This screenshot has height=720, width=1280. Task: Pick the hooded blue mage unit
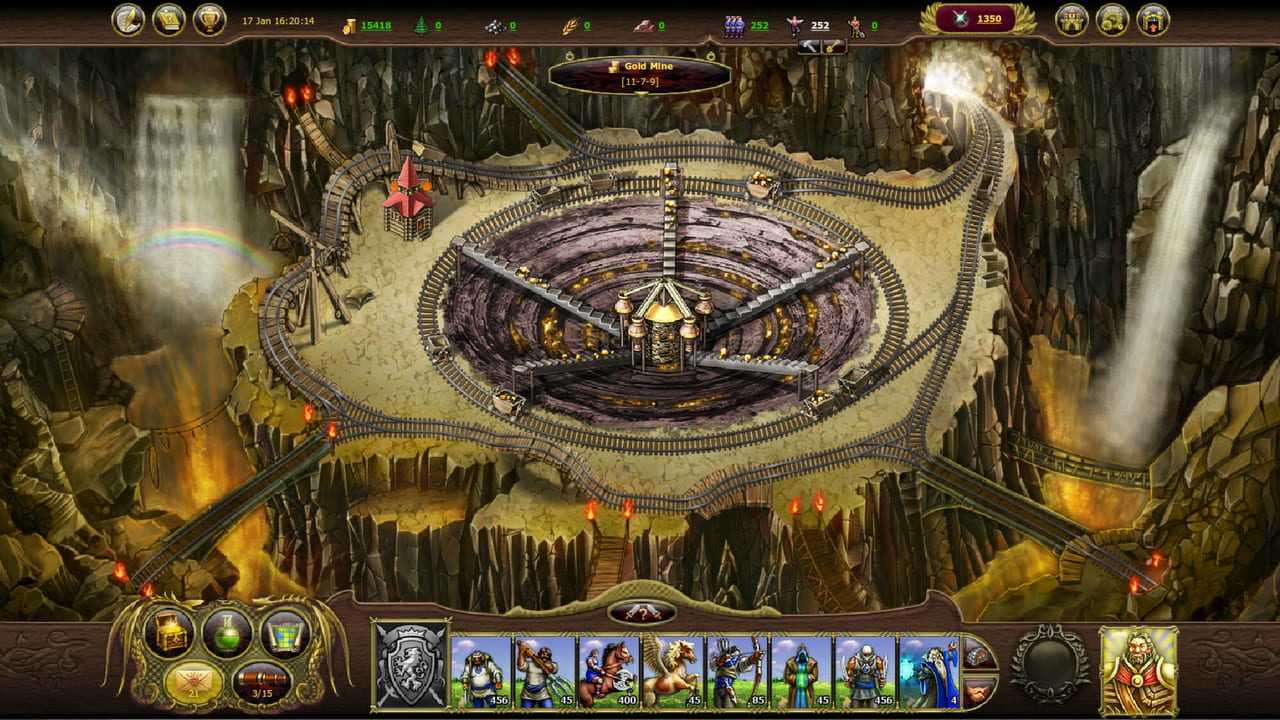800,672
